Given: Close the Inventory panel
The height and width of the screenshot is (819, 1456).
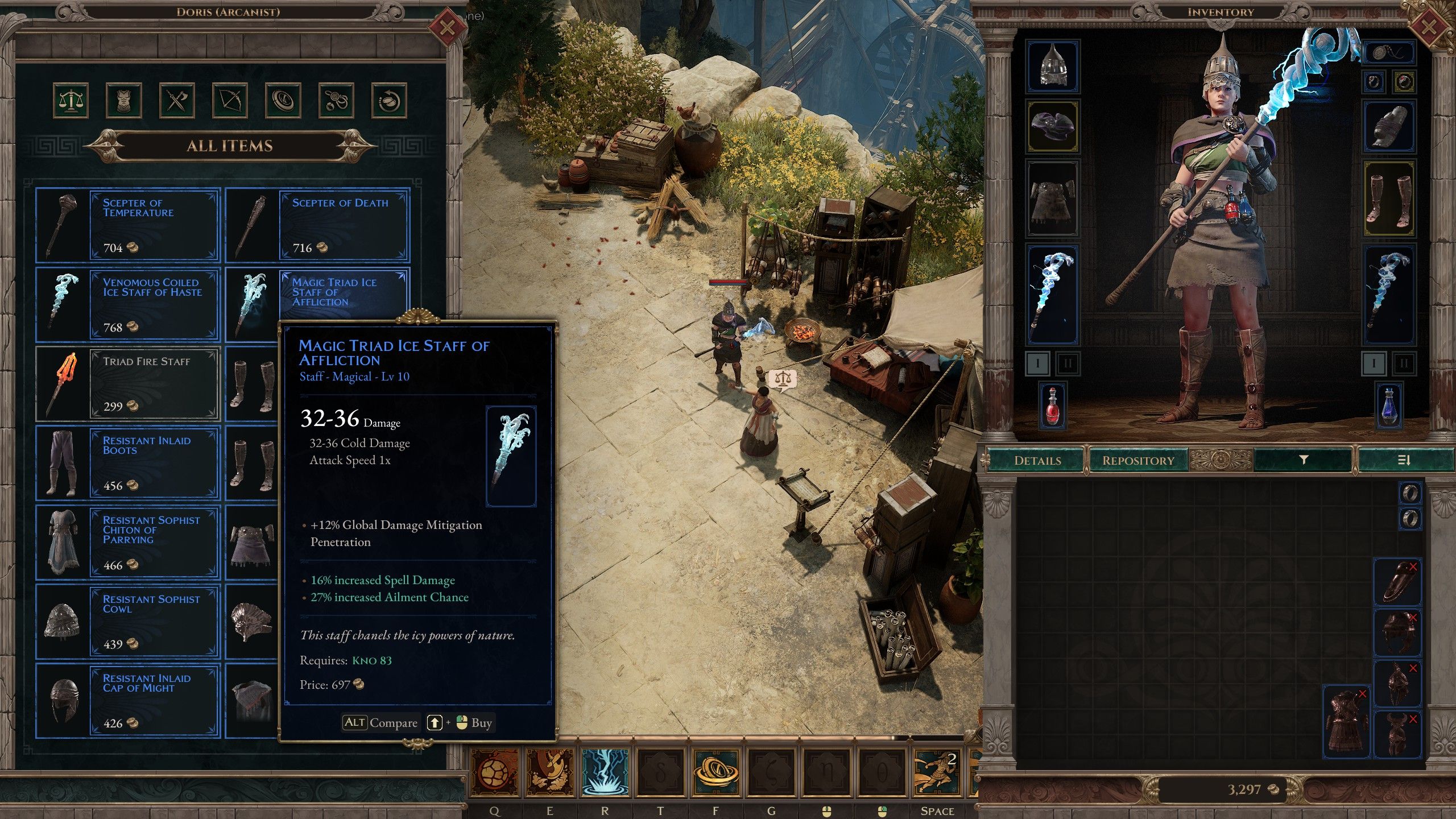Looking at the screenshot, I should [x=1428, y=27].
